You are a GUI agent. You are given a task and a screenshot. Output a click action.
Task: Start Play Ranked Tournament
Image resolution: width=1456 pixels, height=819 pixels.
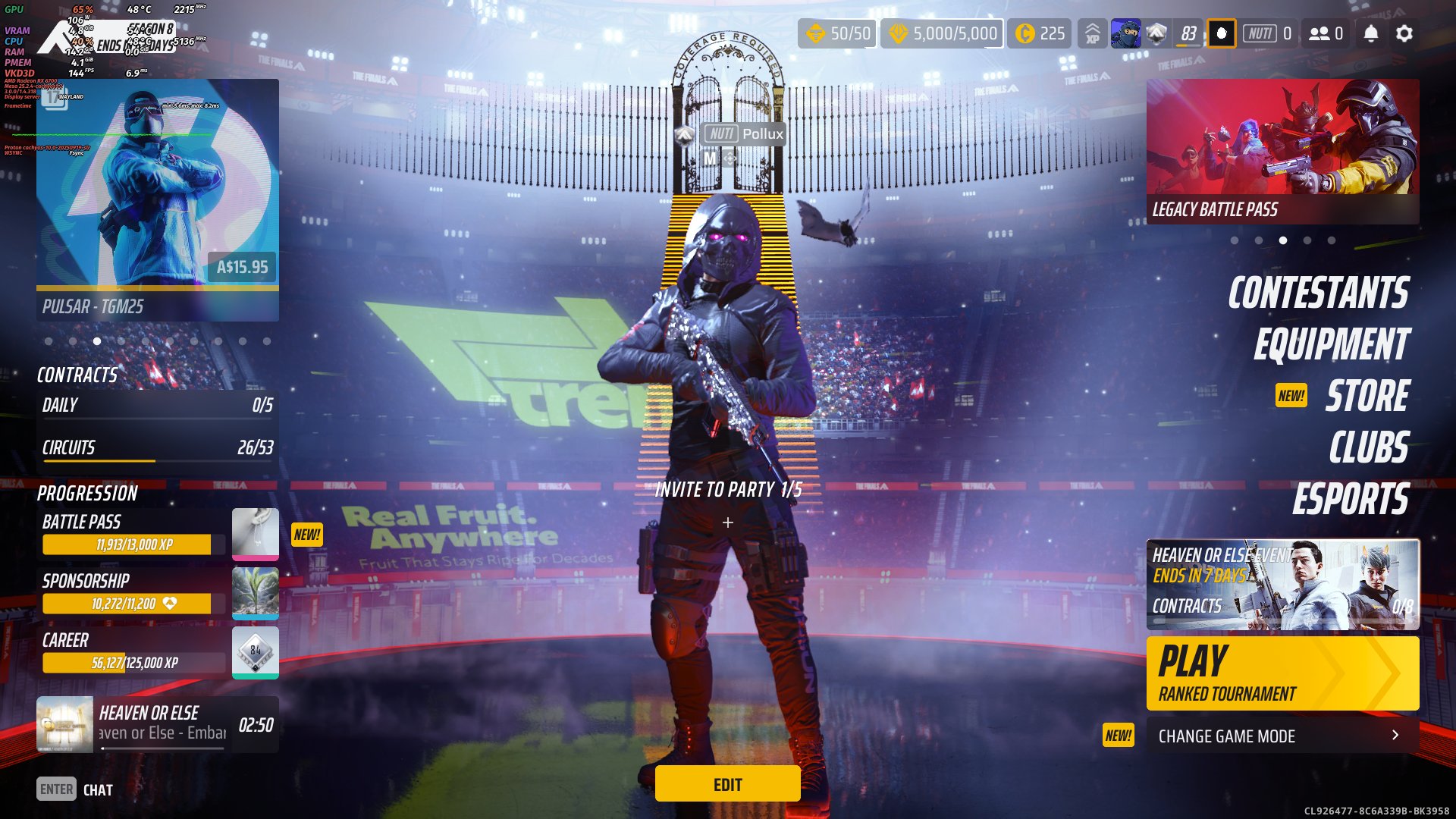(1282, 673)
